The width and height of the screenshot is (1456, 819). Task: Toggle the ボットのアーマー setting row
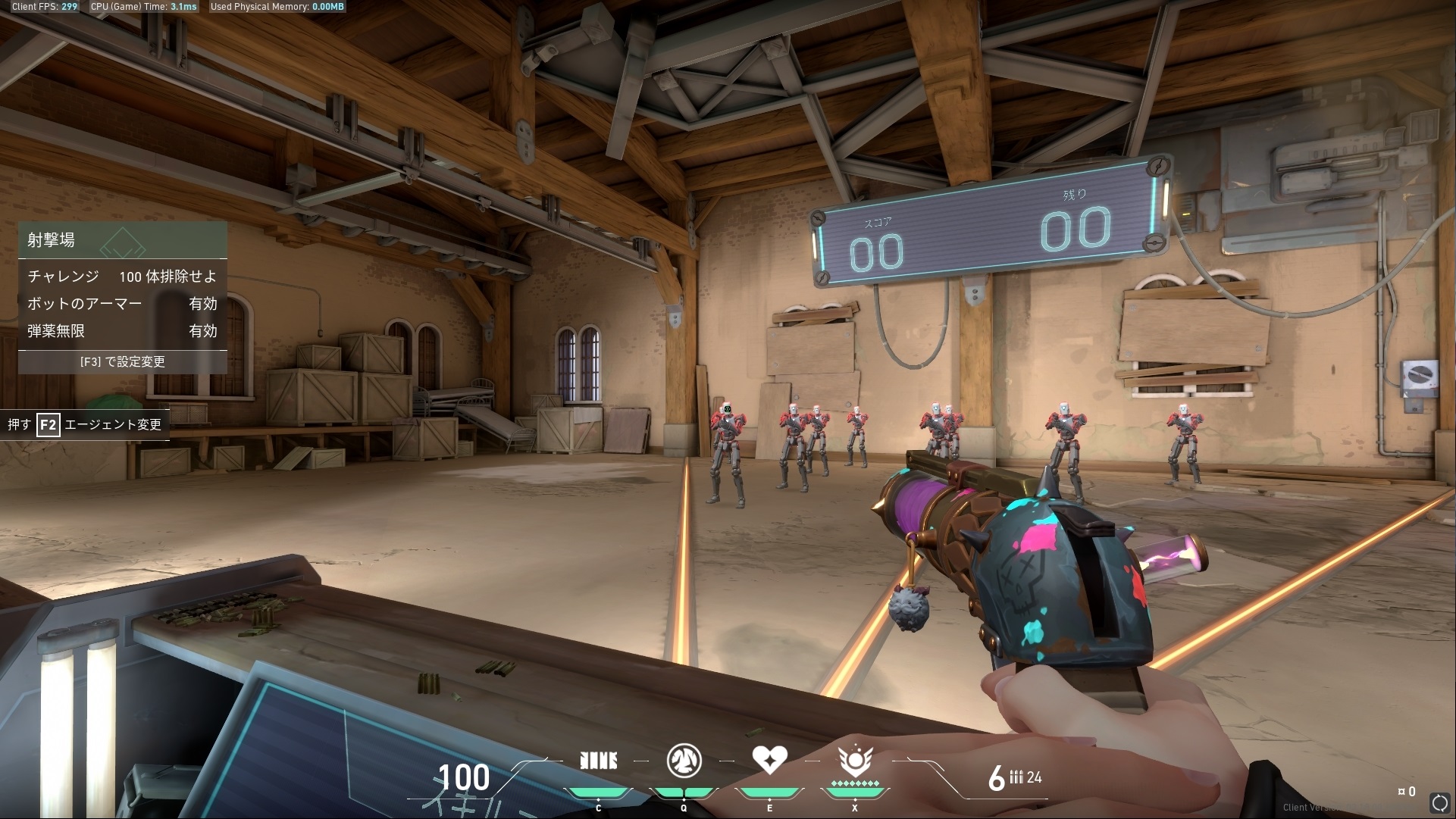pos(122,304)
